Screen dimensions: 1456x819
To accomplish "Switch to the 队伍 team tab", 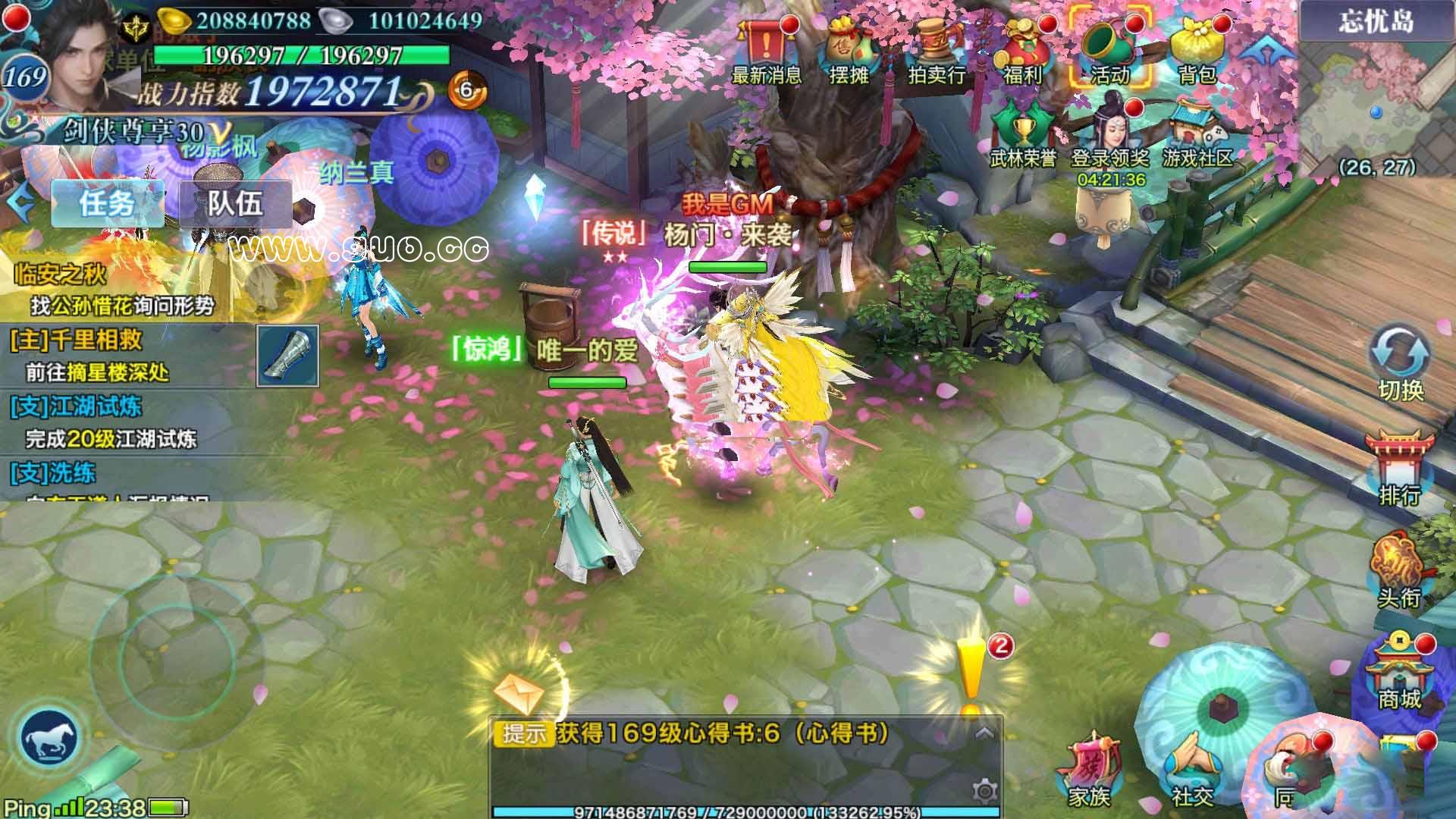I will point(235,203).
